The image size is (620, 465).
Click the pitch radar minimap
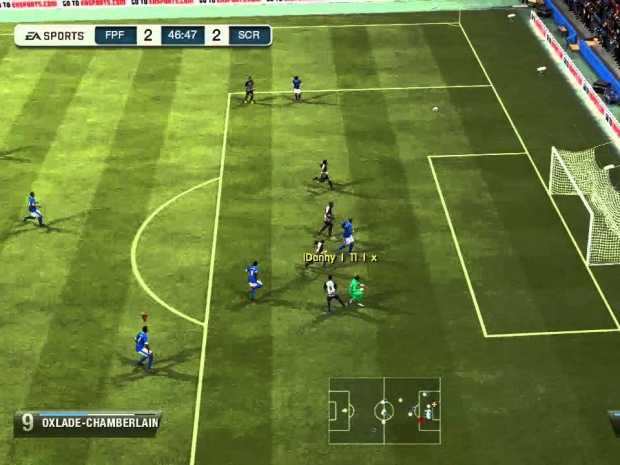click(x=384, y=410)
